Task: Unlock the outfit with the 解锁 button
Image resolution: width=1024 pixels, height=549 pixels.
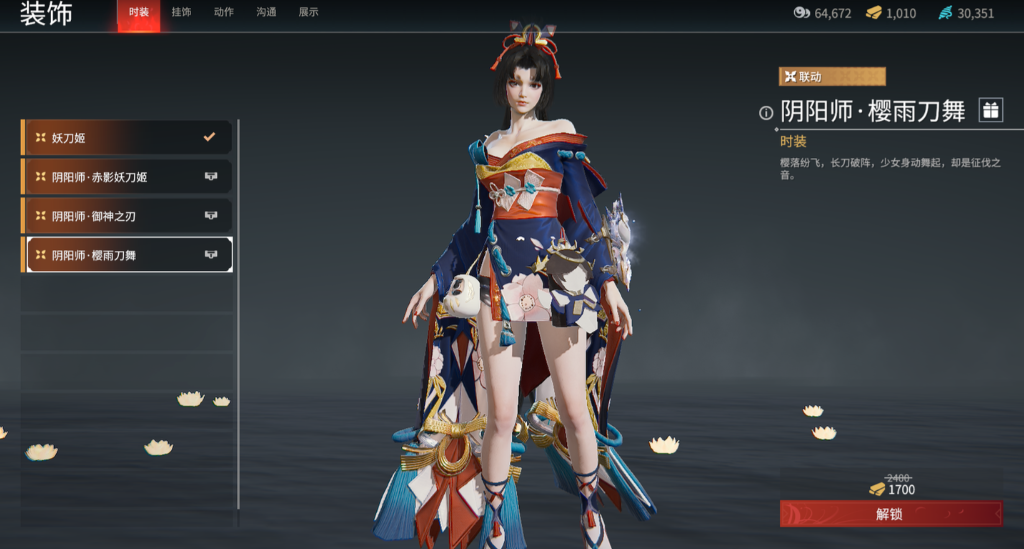Action: click(890, 514)
